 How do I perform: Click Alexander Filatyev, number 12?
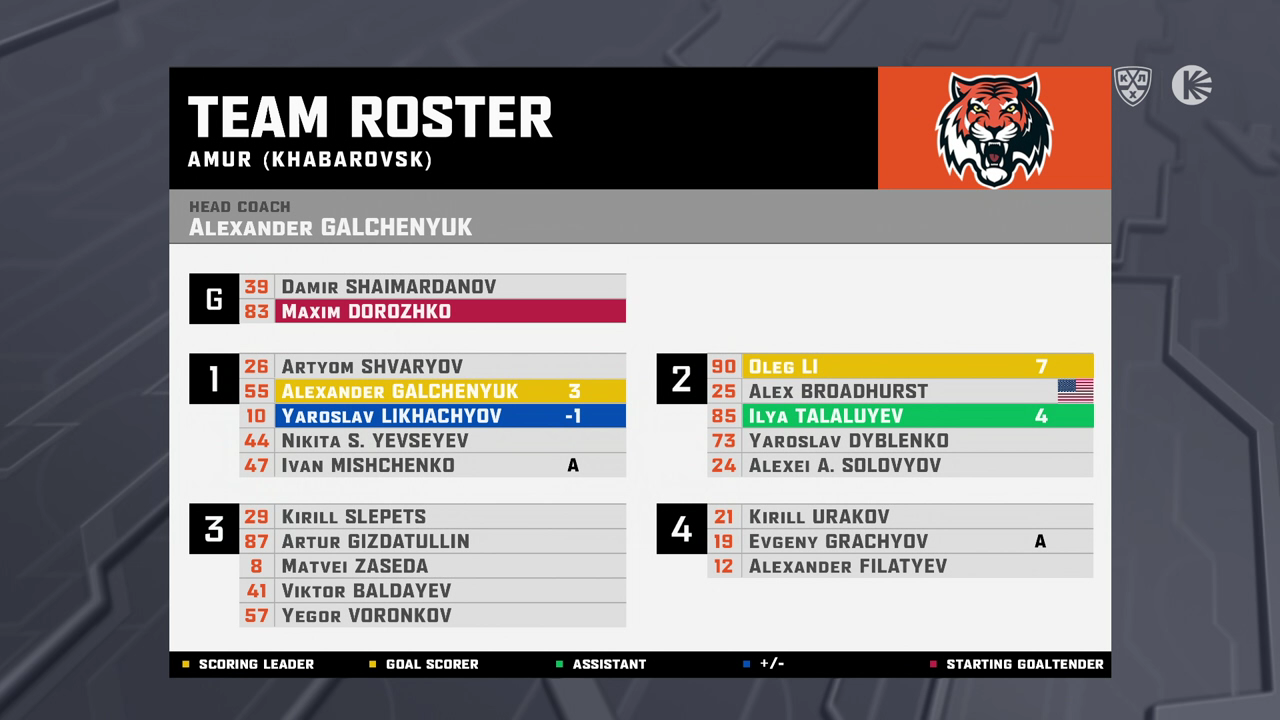coord(900,566)
